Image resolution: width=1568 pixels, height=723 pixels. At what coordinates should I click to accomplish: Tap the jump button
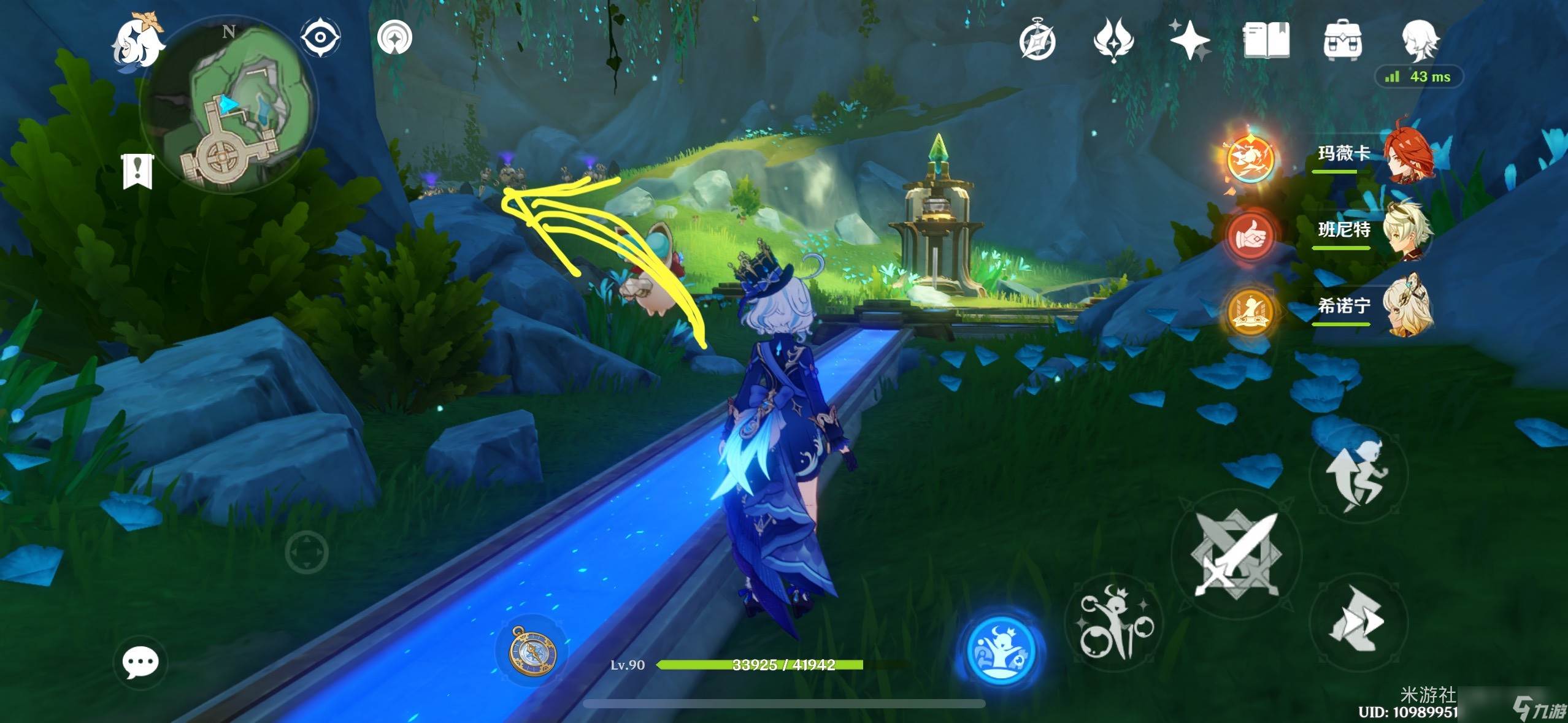tap(1358, 472)
